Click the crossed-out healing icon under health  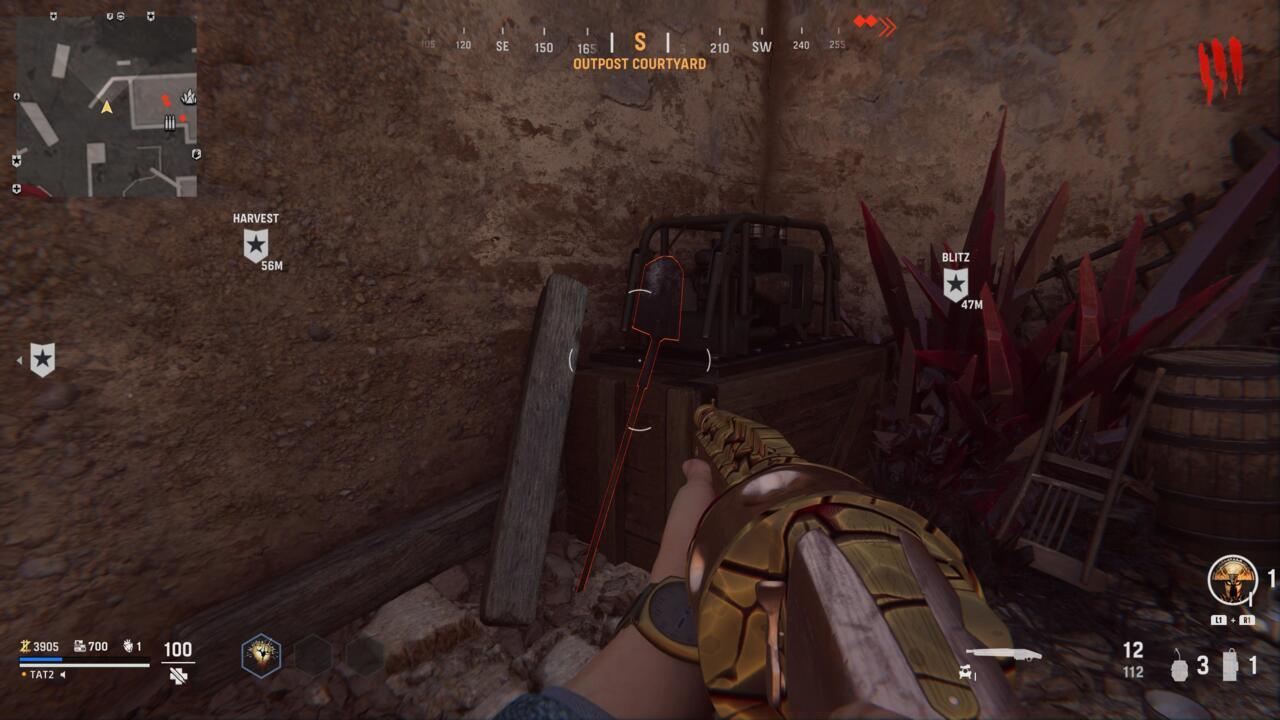[x=178, y=675]
